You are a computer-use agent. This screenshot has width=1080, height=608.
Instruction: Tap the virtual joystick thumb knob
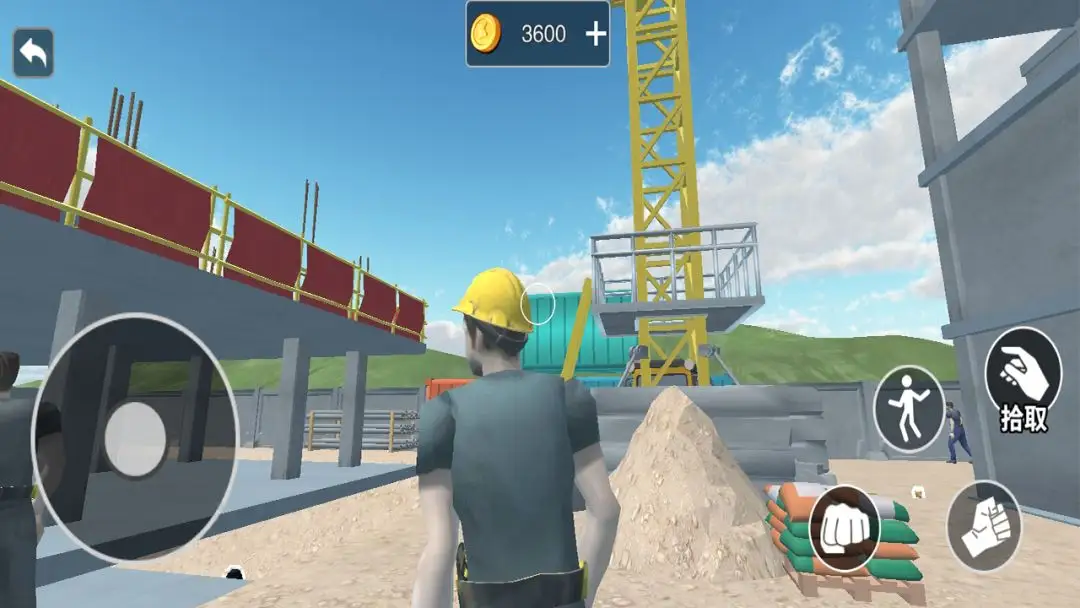point(135,439)
